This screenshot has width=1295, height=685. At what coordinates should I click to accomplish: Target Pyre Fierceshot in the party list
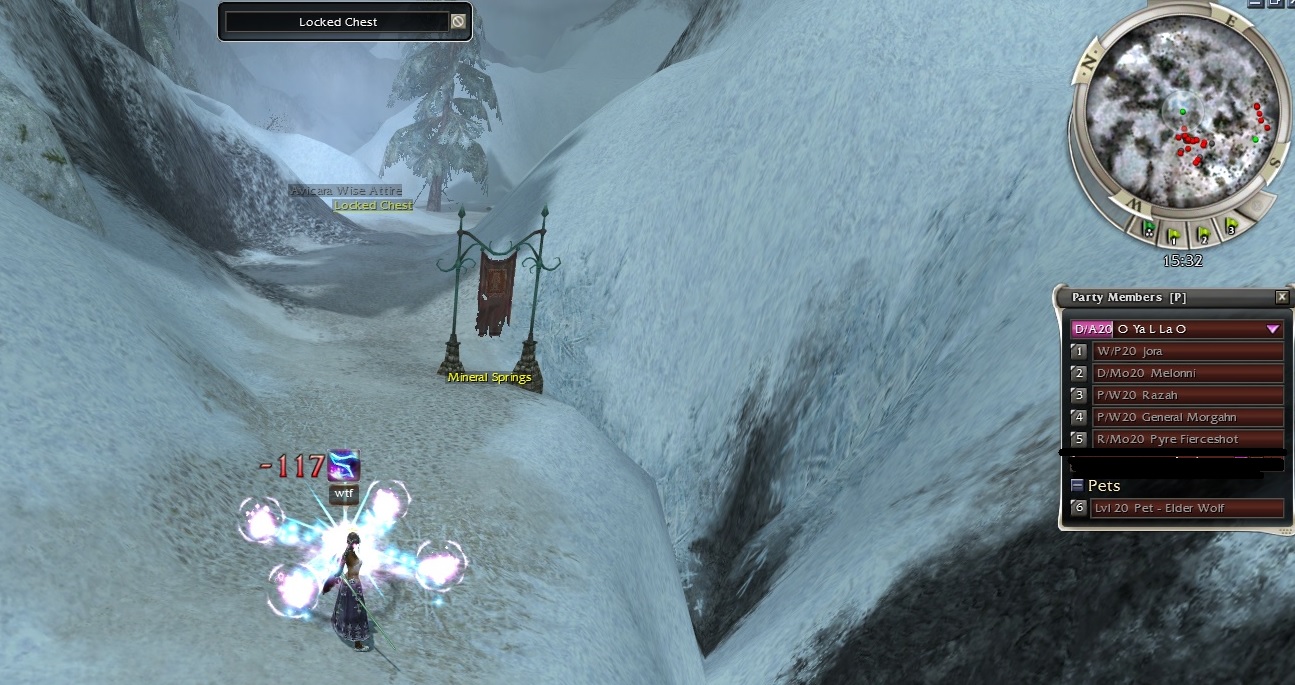1187,439
